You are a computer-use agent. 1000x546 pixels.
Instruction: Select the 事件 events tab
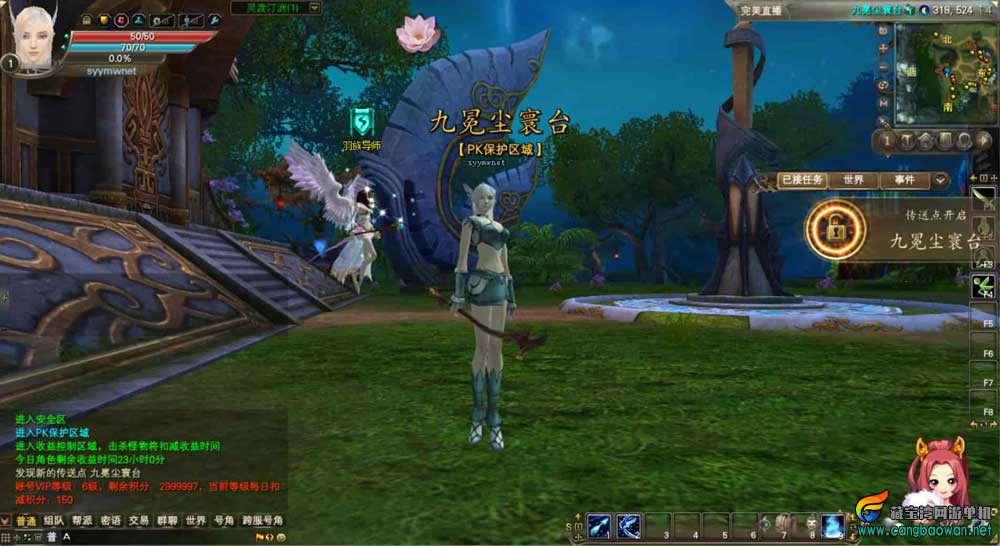click(x=904, y=180)
